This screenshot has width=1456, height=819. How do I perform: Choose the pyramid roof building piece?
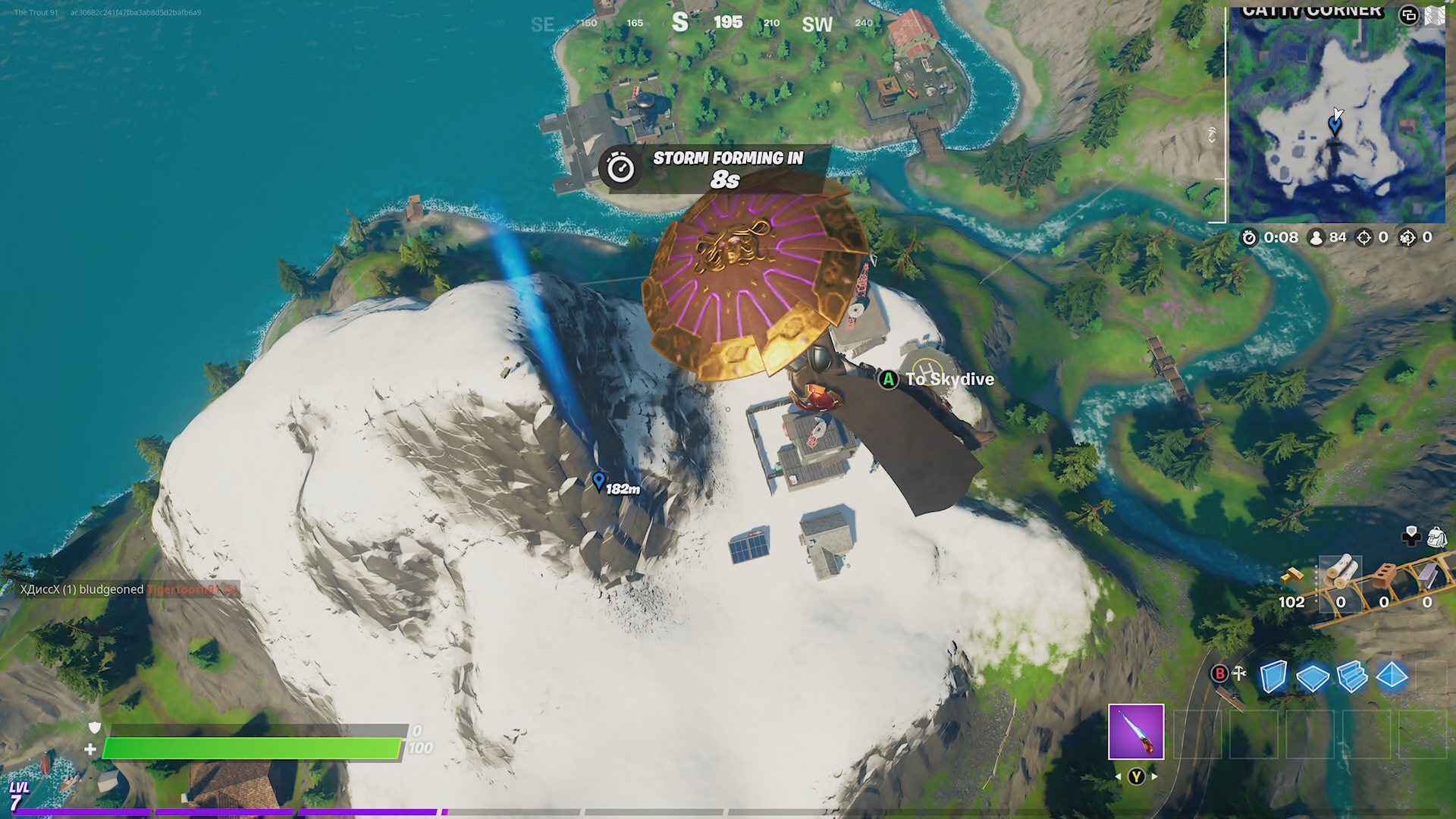point(1392,675)
